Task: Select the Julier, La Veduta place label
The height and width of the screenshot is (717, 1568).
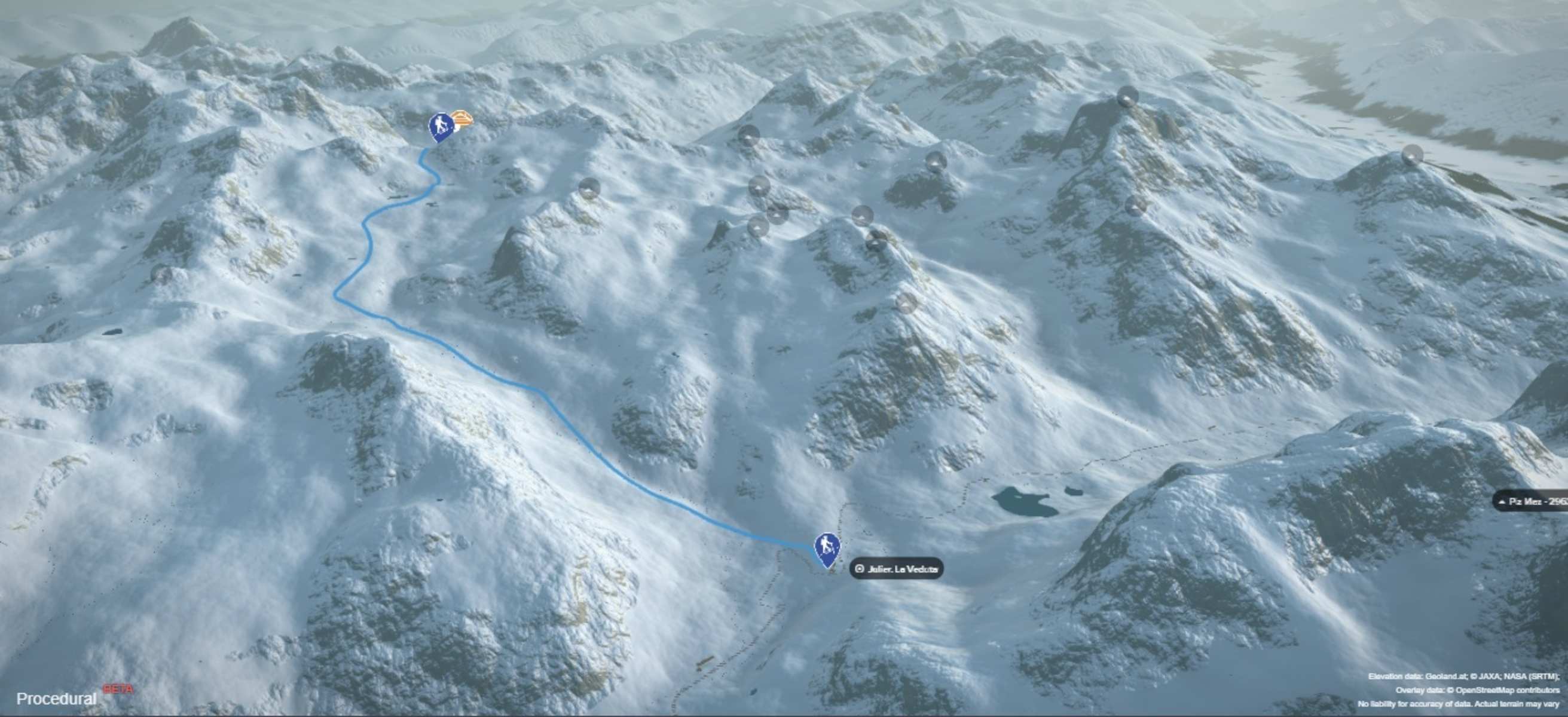Action: pyautogui.click(x=897, y=568)
